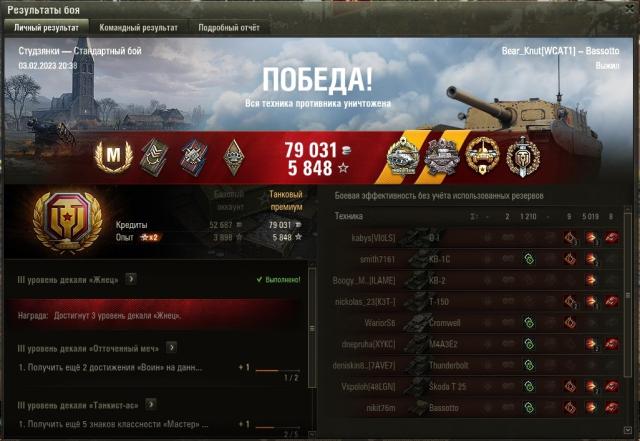640x441 pixels.
Task: Expand the «Танкист-ас» decal mission
Action: coord(149,405)
